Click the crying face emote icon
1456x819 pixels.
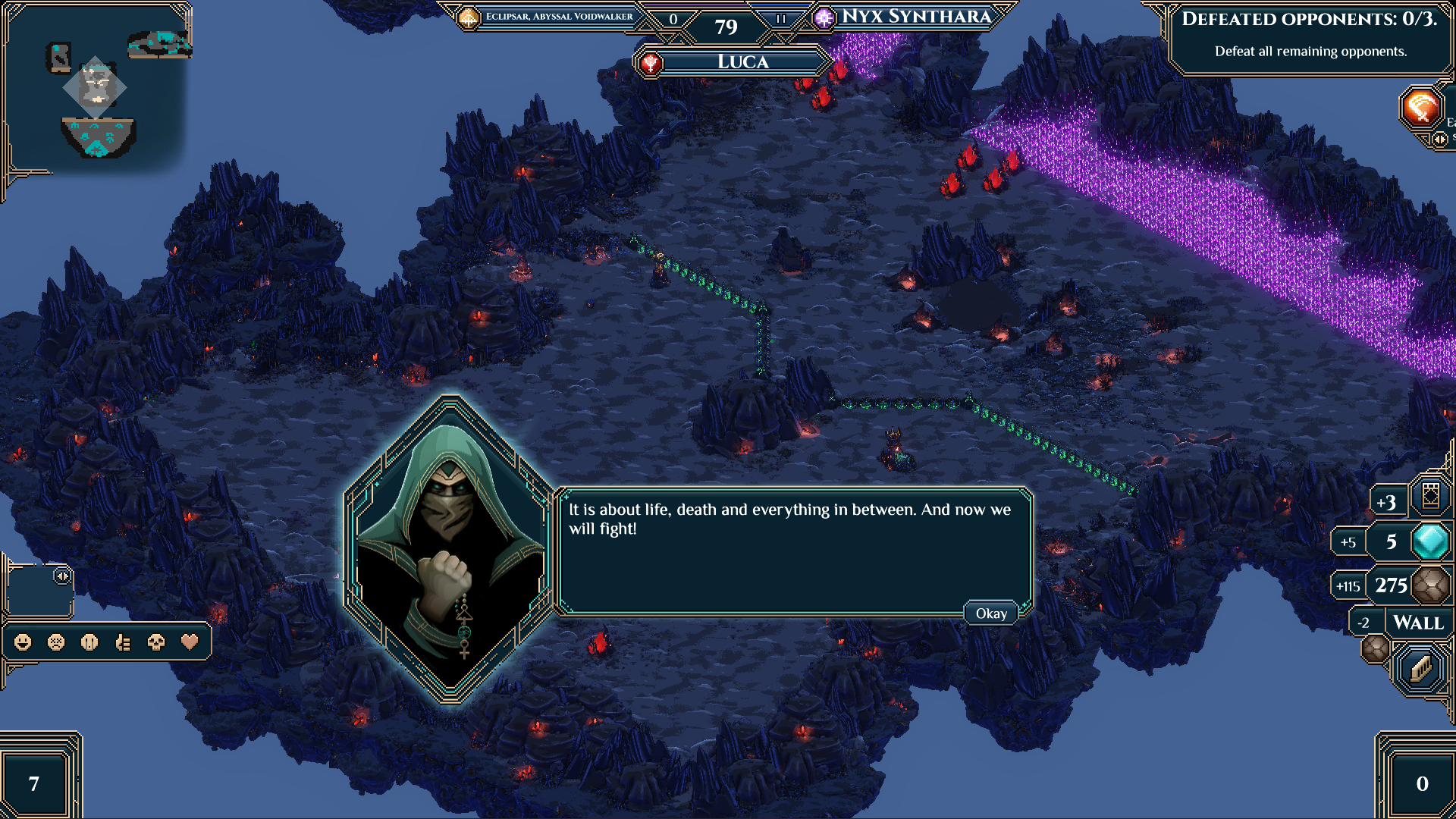pyautogui.click(x=91, y=642)
